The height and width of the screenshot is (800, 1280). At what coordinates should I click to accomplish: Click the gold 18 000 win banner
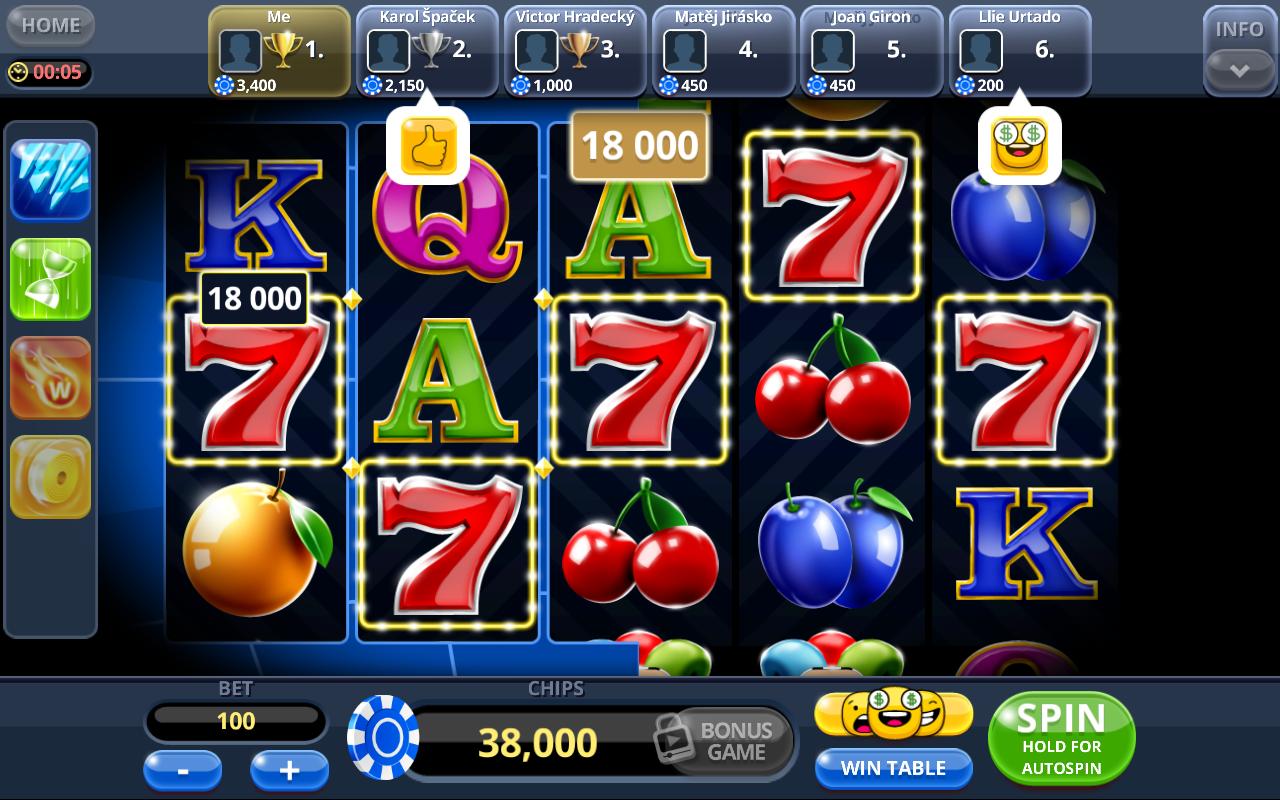pos(639,145)
